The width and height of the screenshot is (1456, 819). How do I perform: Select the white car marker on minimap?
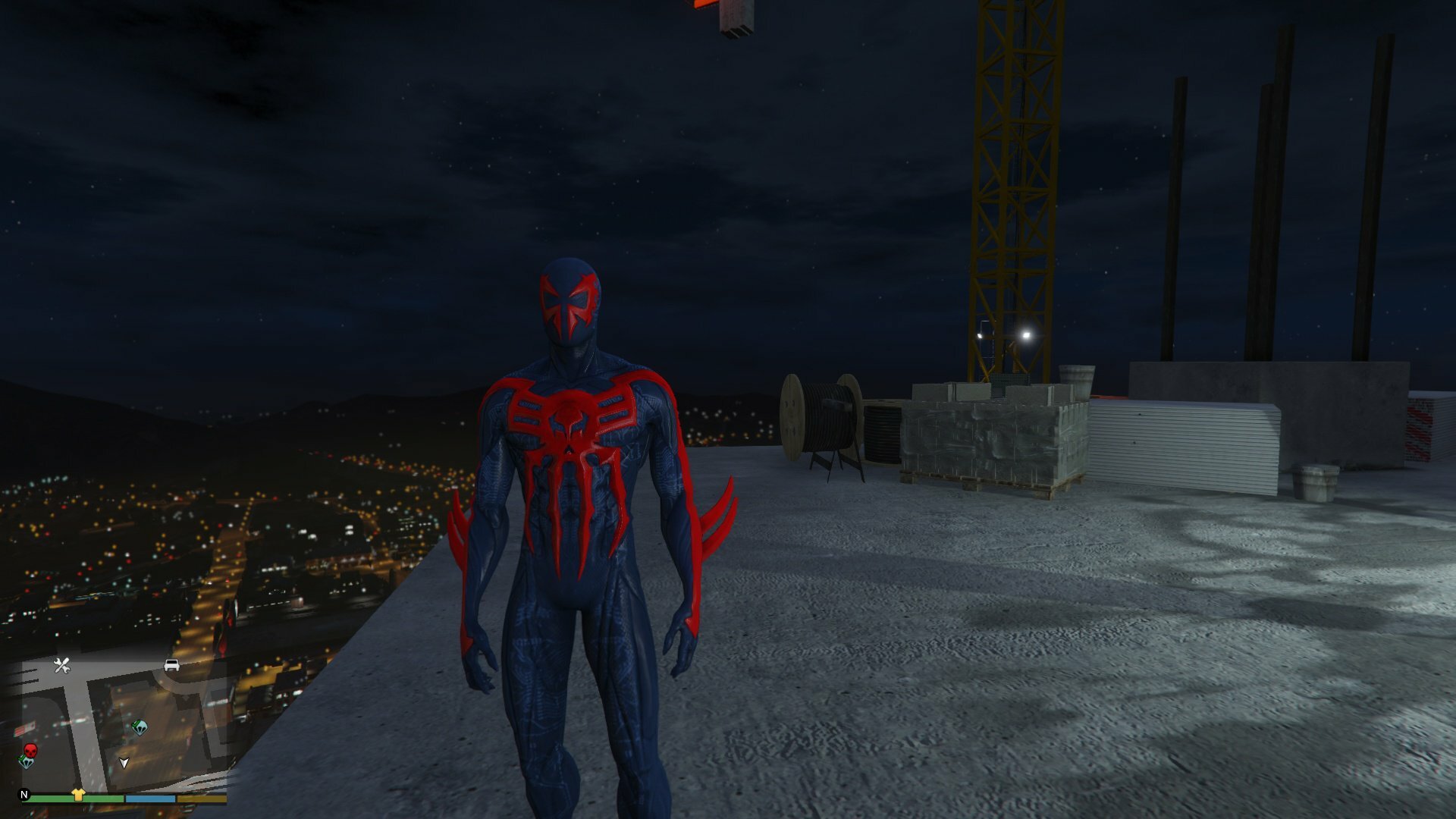172,665
